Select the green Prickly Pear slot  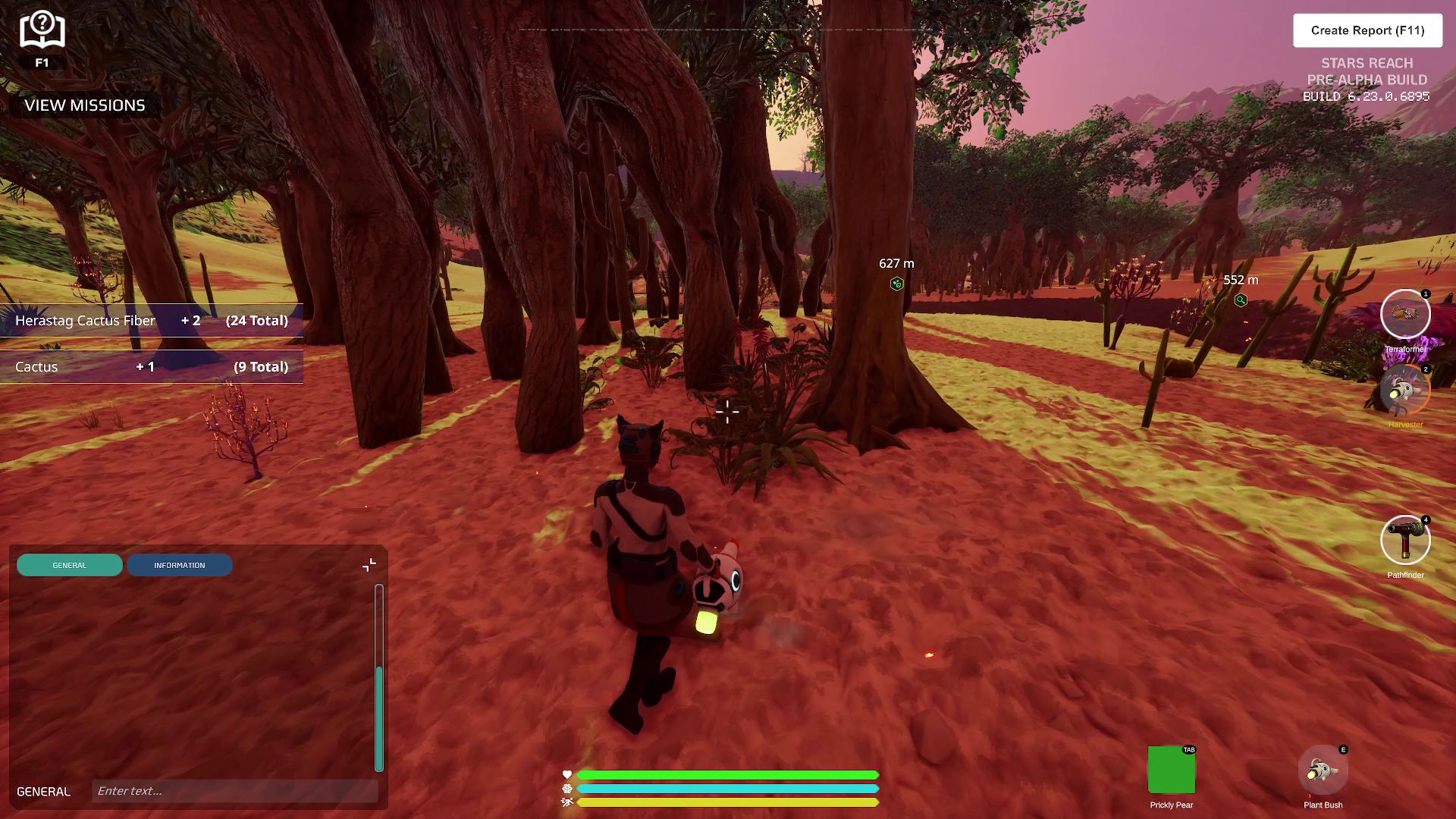[x=1171, y=770]
